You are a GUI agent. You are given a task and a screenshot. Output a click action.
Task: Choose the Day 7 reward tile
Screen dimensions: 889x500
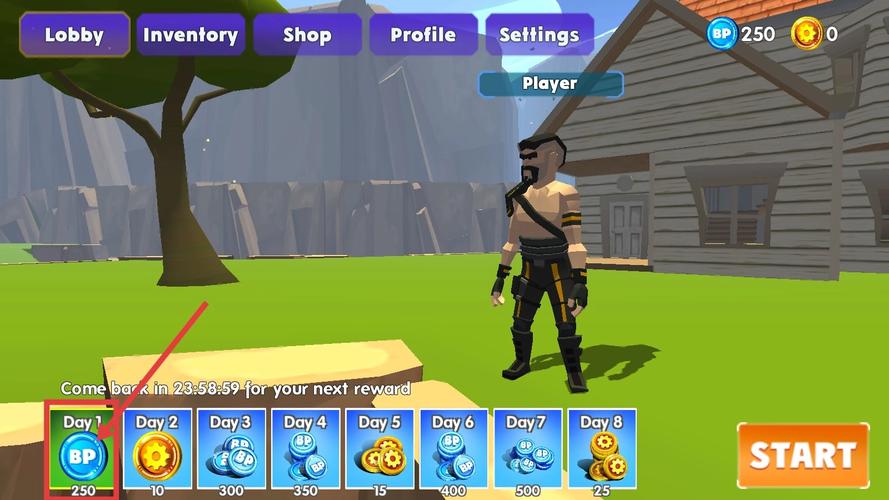527,450
